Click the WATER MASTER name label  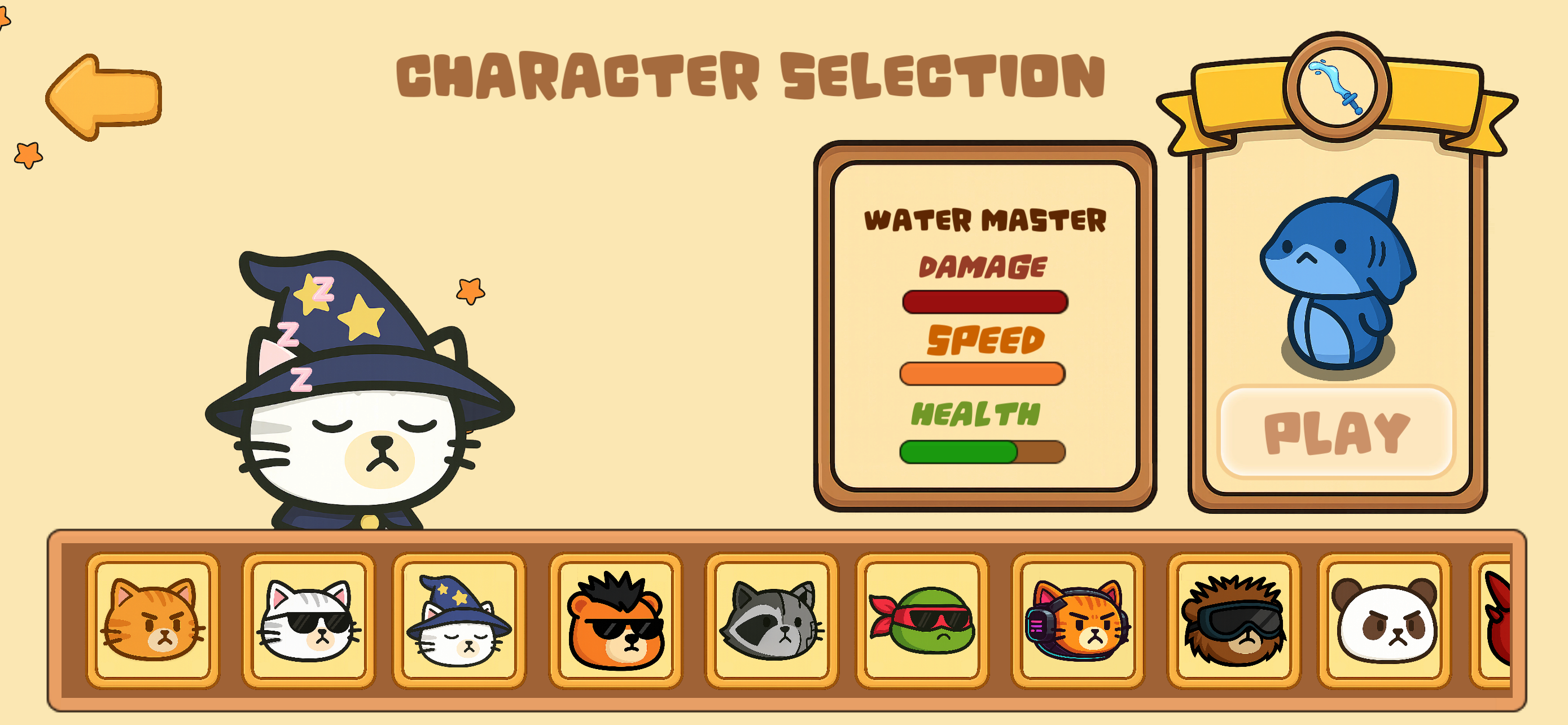coord(986,219)
